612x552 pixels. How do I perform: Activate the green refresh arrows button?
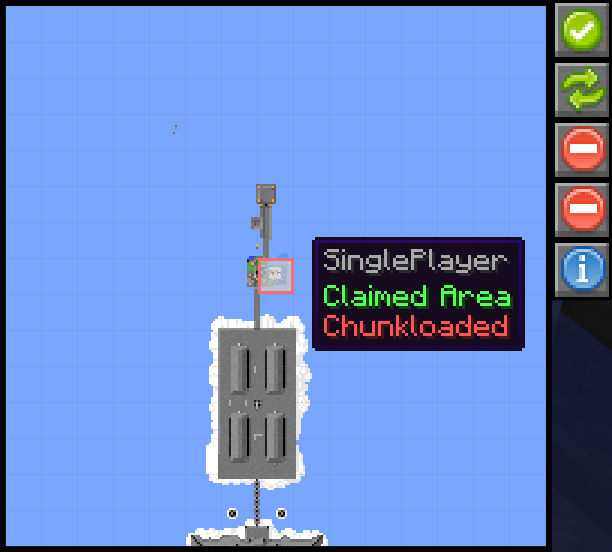[581, 90]
